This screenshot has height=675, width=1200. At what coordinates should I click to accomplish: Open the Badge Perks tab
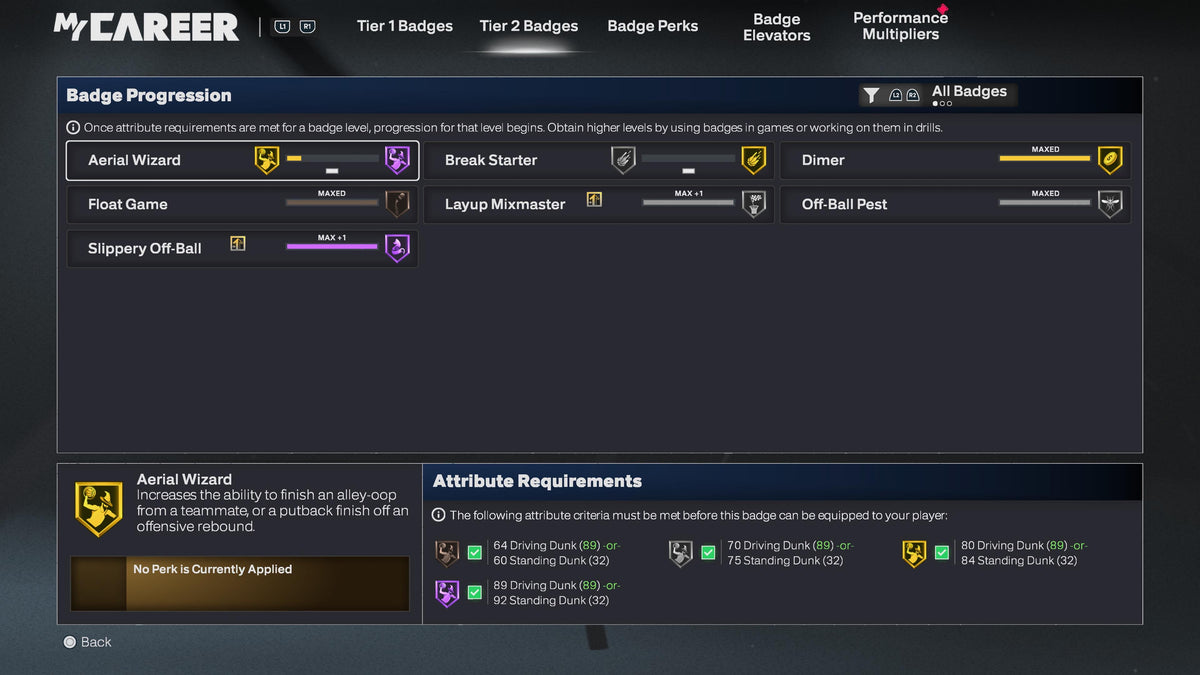pyautogui.click(x=652, y=26)
